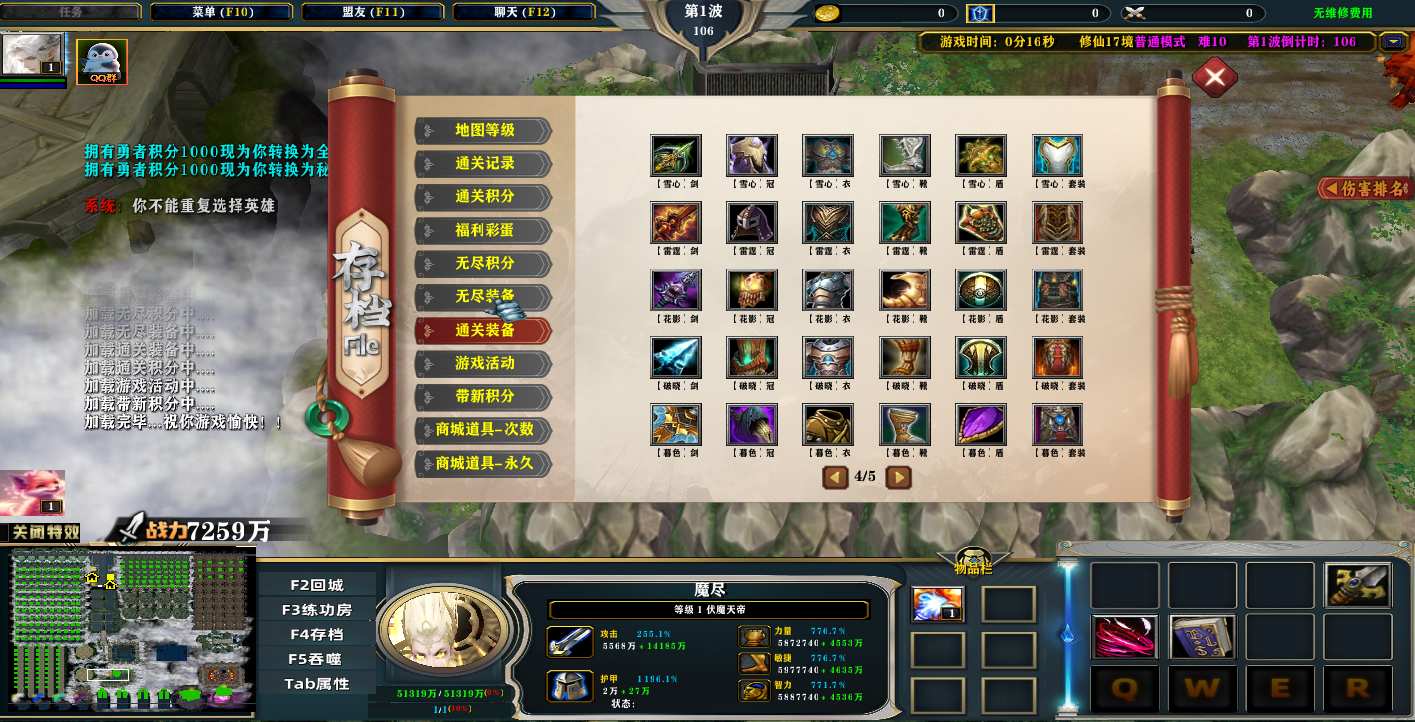Select the 福利彩蛋 category

pos(484,230)
